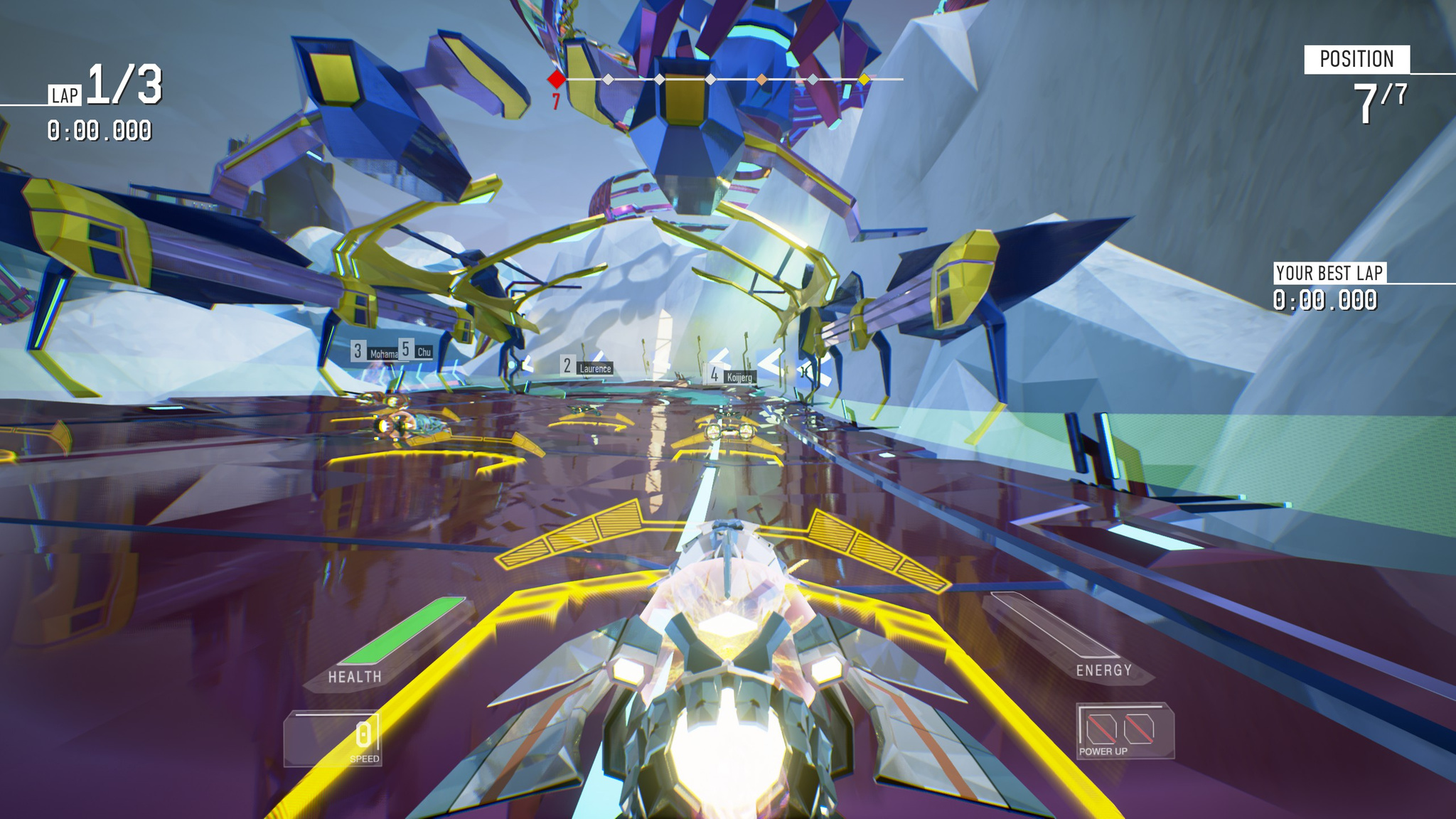Click the left POWER UP slot icon
Viewport: 1456px width, 819px height.
click(1102, 729)
